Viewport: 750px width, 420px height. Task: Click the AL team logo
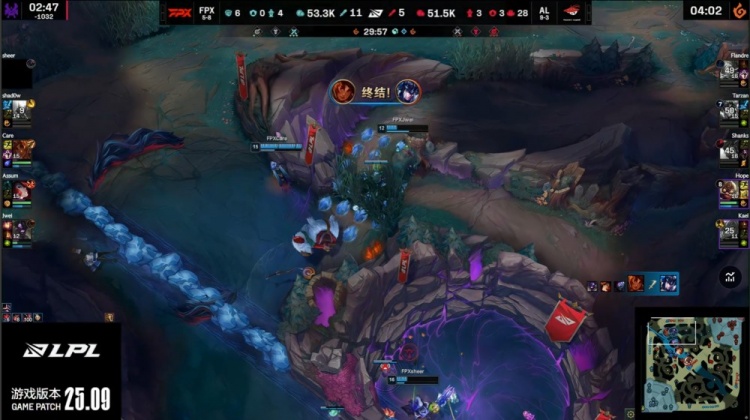click(571, 13)
